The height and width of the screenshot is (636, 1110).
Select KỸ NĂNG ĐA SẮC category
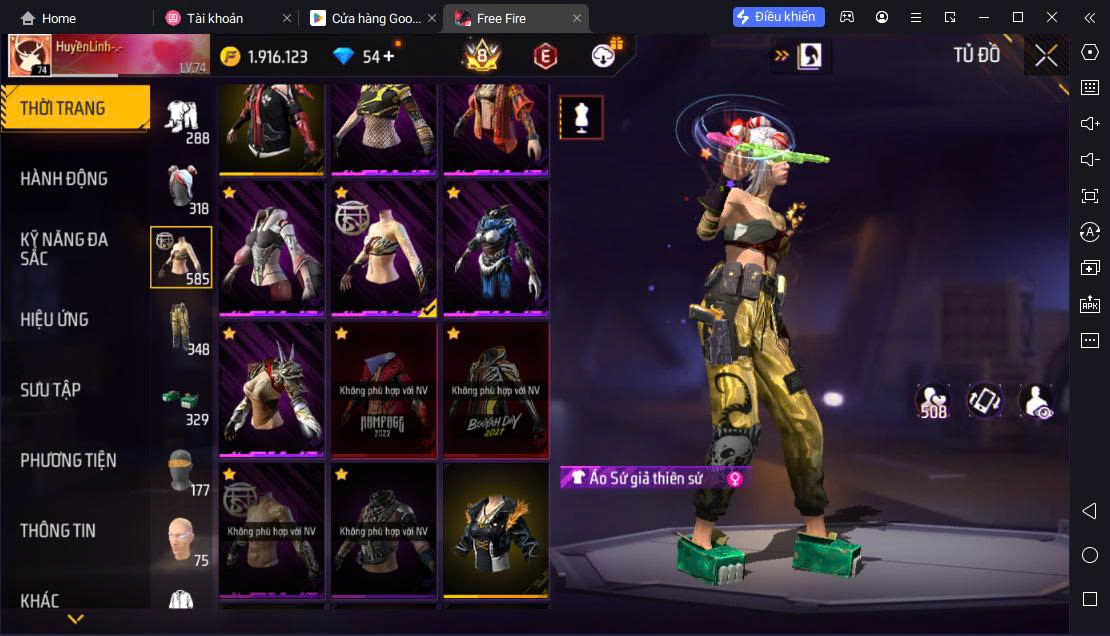(65, 248)
